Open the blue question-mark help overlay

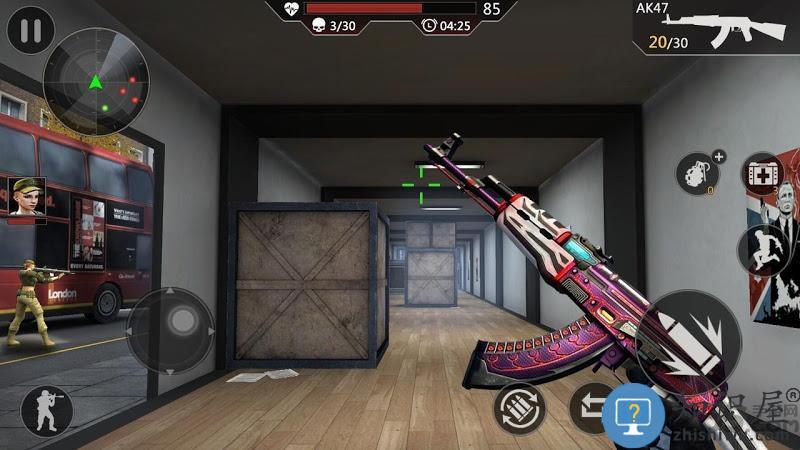[x=633, y=413]
